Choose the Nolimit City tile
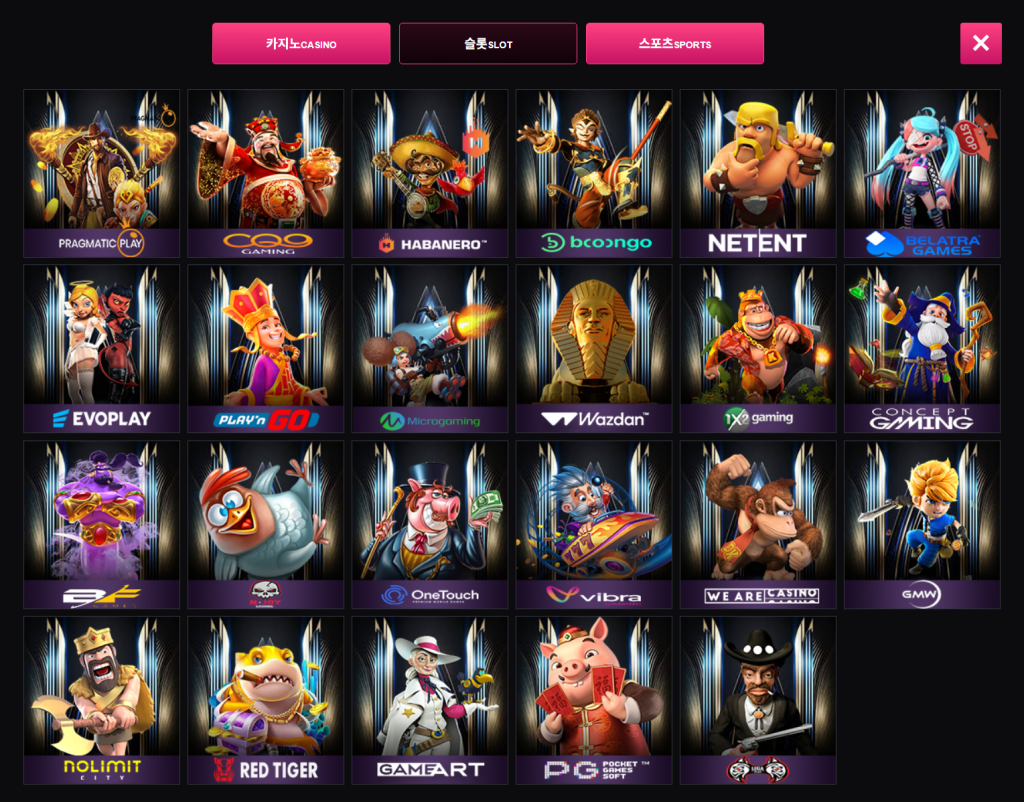The image size is (1024, 802). pyautogui.click(x=102, y=700)
